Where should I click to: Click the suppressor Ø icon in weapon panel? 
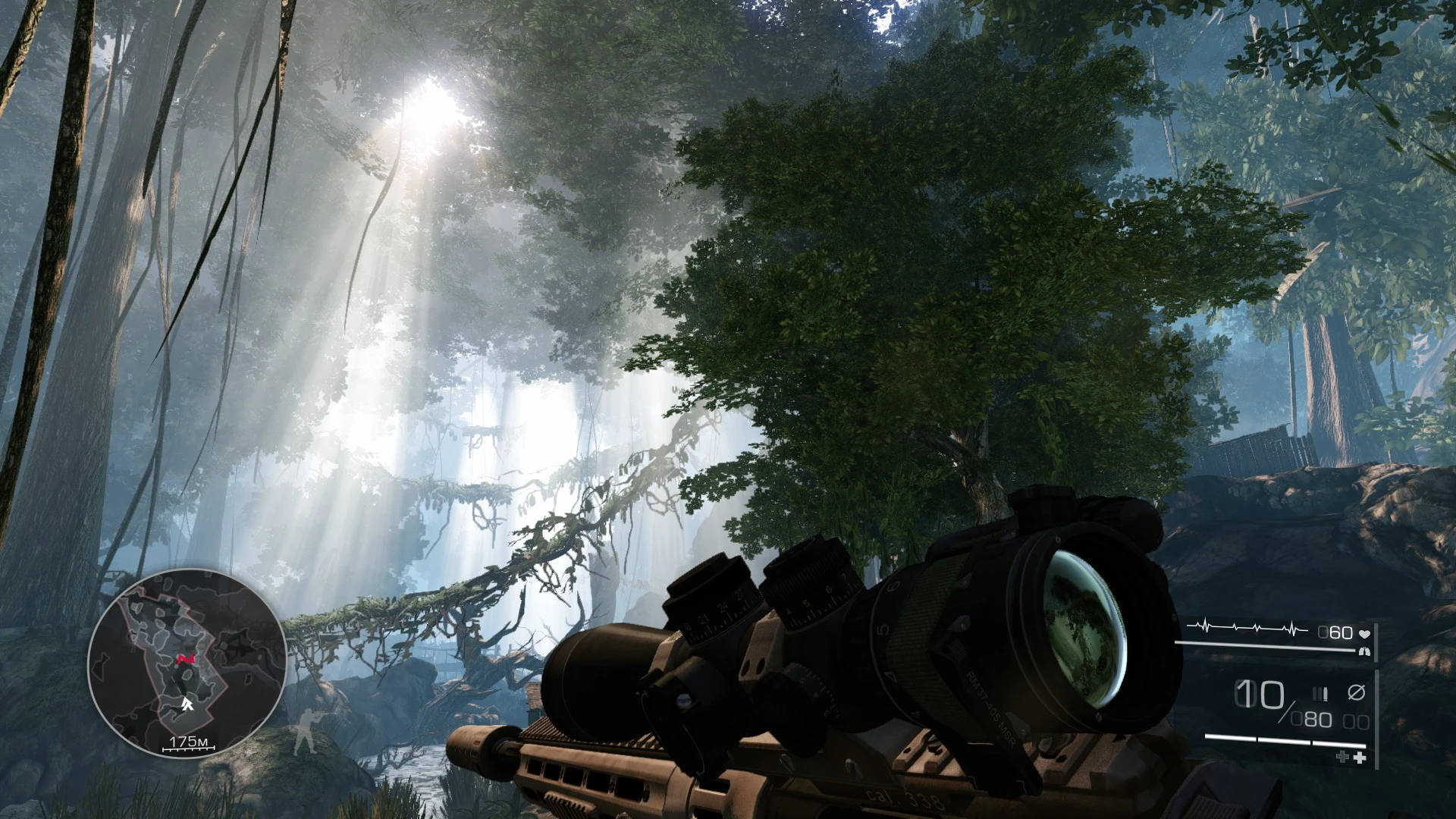(x=1357, y=692)
